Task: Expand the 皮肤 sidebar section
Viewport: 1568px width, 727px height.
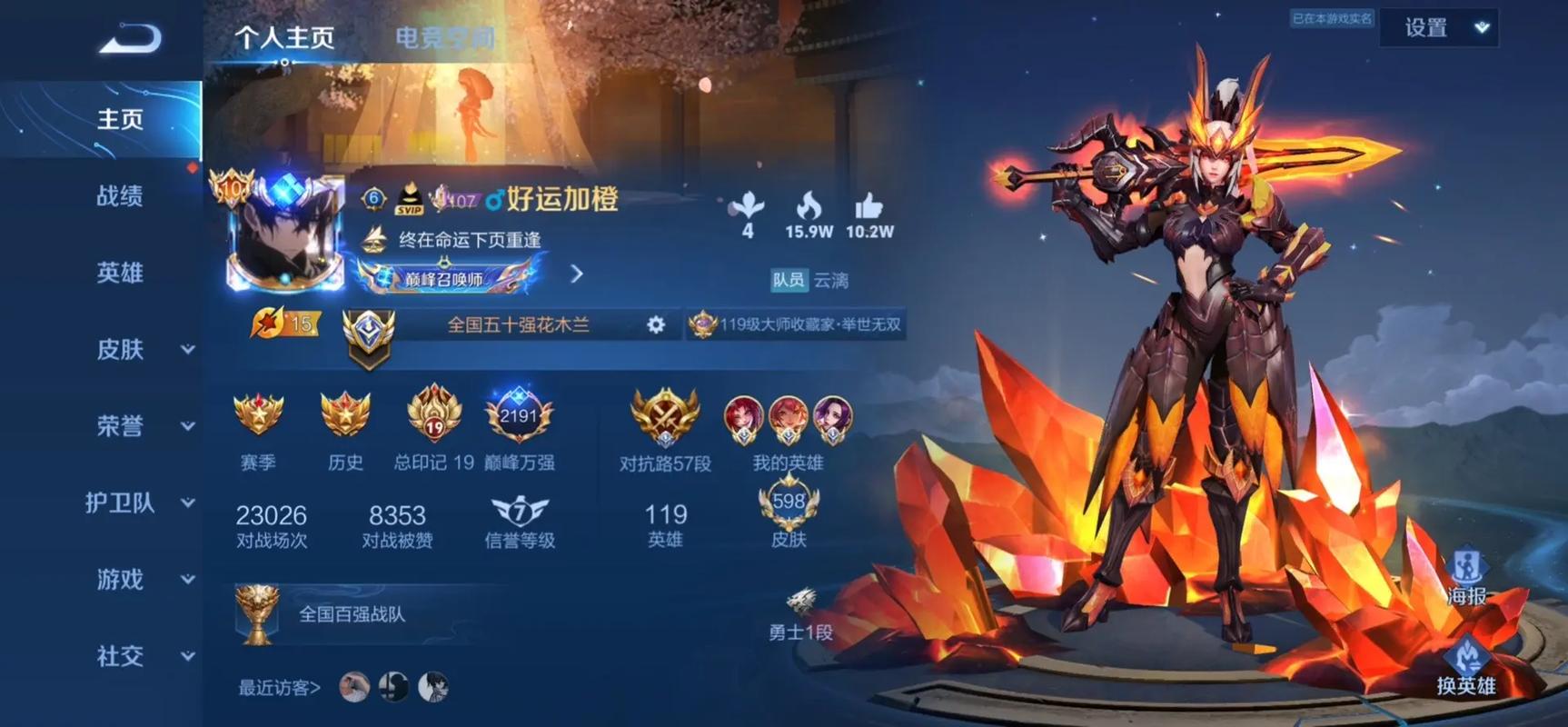Action: [x=118, y=350]
